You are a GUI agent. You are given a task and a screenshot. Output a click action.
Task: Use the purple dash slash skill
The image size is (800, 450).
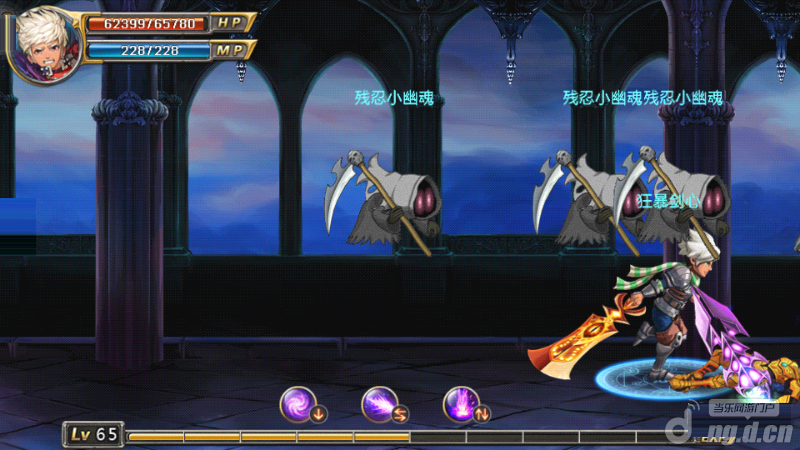[x=381, y=403]
